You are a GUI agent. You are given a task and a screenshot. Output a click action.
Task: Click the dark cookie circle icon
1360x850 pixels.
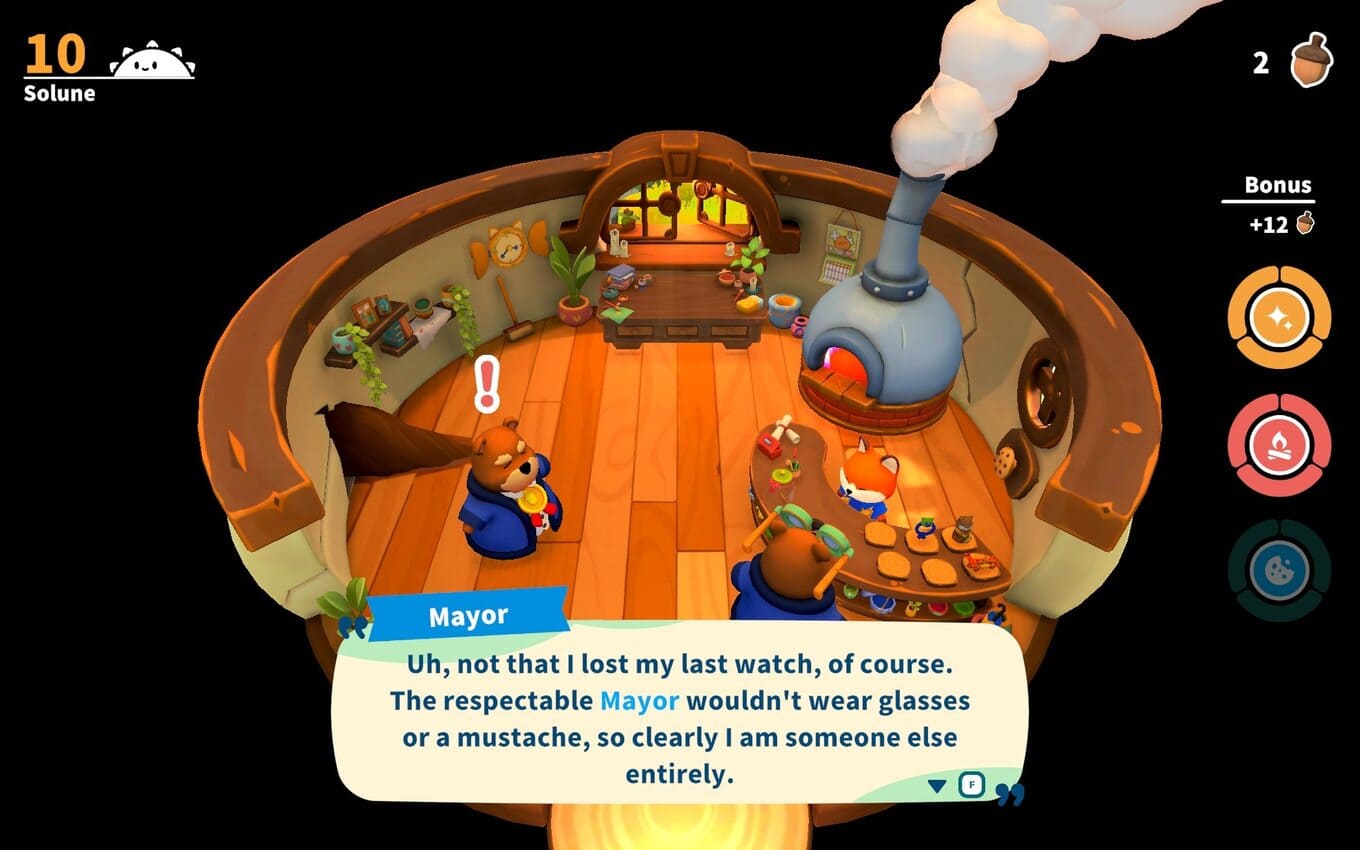point(1279,571)
